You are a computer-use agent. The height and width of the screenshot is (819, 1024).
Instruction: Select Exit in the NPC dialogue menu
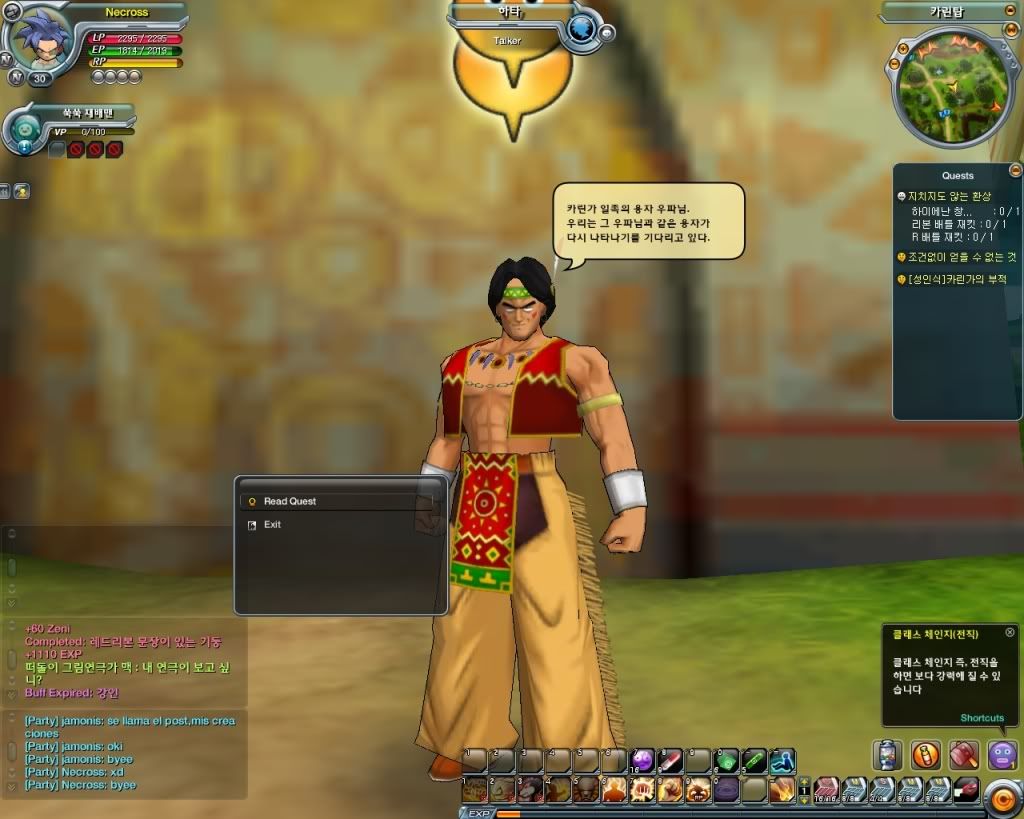[x=272, y=525]
